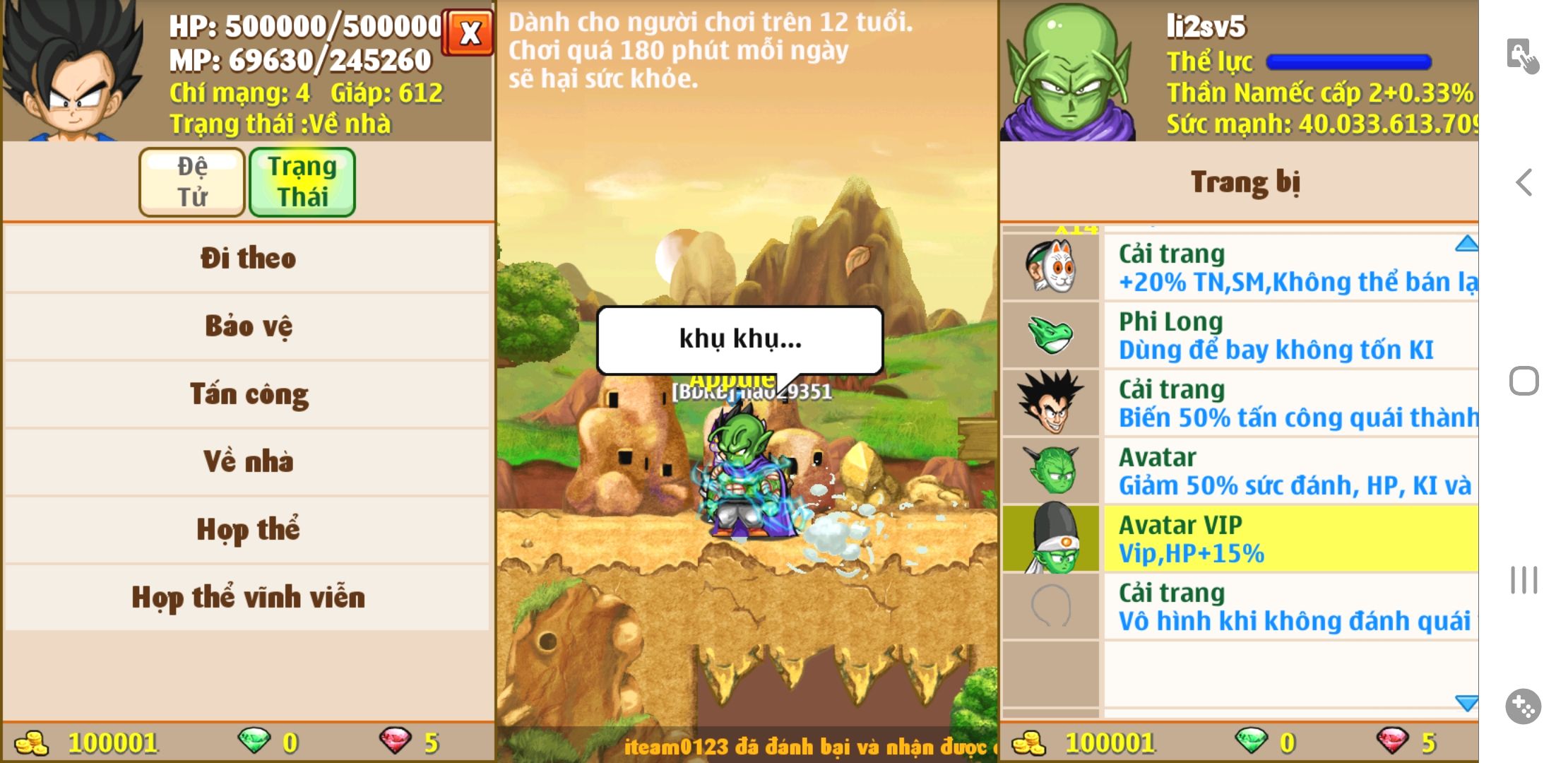This screenshot has width=1568, height=763.
Task: Close the disciple panel with the X button
Action: pos(469,32)
